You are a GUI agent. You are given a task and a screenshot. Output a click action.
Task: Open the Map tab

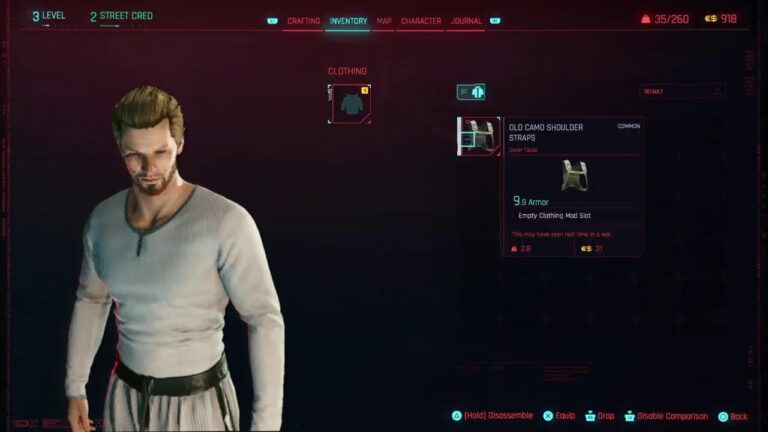click(x=384, y=21)
